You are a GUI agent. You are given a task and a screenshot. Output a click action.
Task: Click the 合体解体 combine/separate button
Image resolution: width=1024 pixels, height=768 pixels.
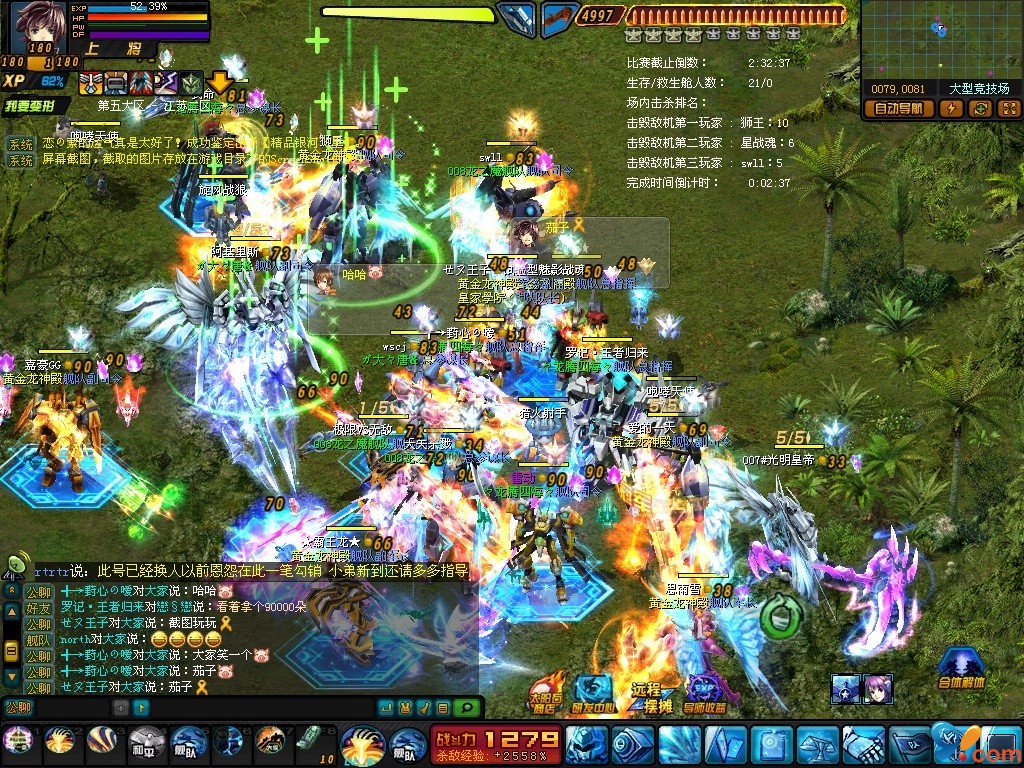(x=961, y=668)
